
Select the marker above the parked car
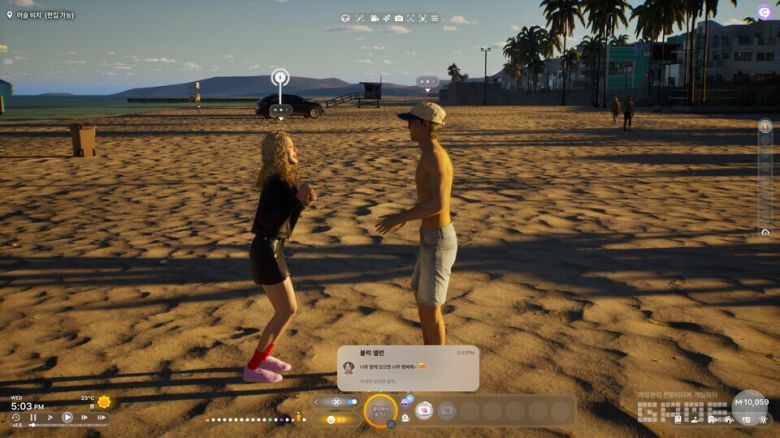point(280,77)
